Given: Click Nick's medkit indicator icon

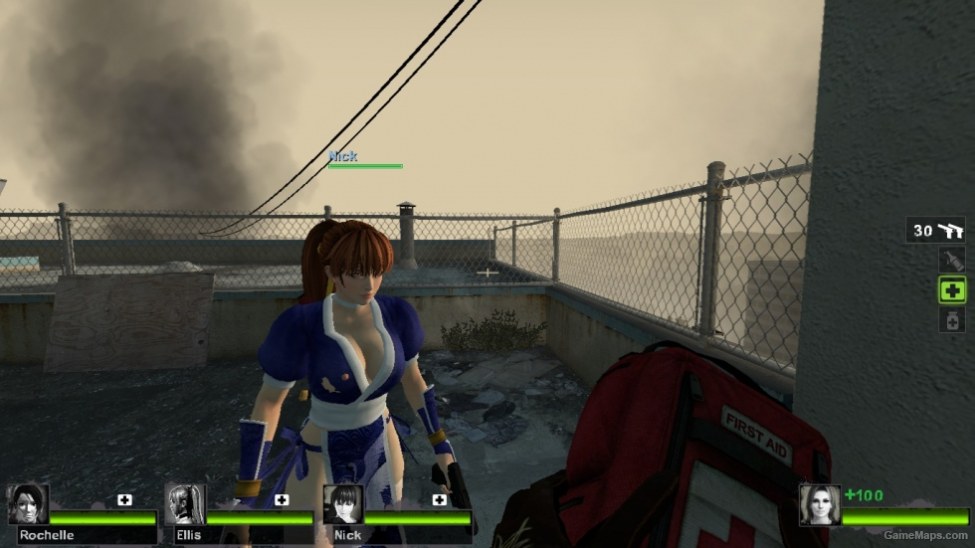Looking at the screenshot, I should [439, 499].
